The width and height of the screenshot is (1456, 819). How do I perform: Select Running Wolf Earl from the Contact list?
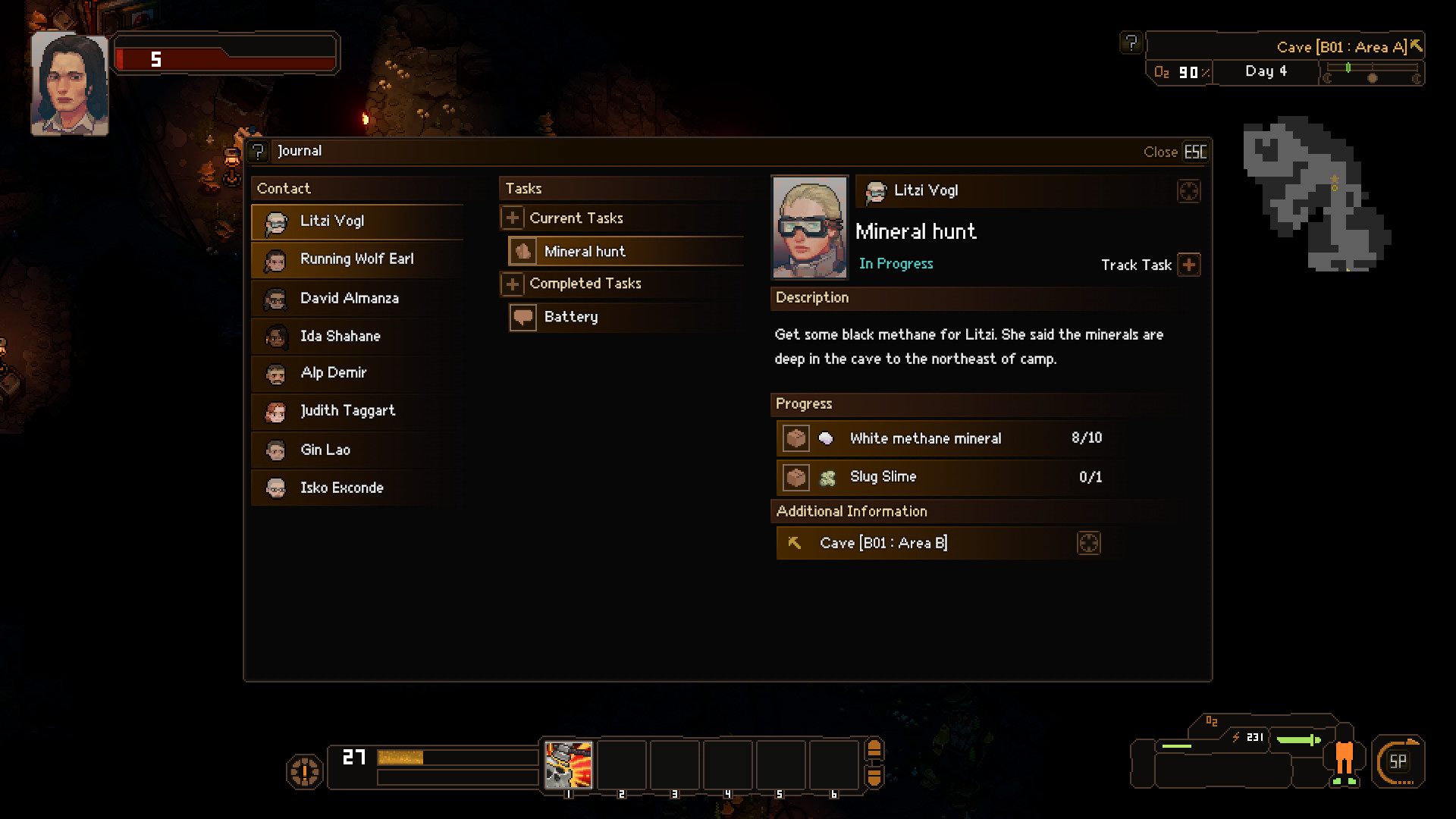[x=356, y=259]
